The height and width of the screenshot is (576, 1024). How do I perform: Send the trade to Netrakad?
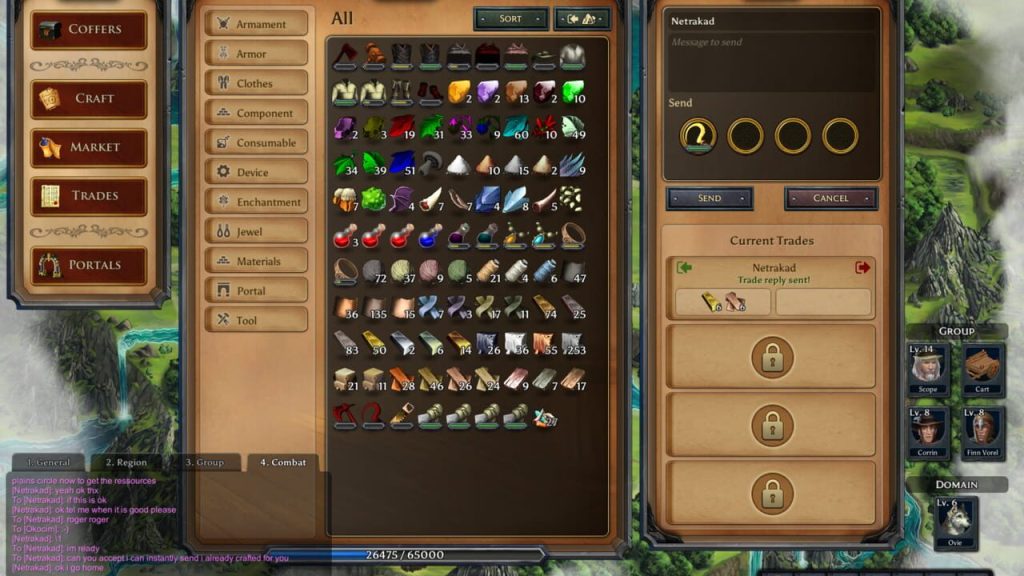(709, 198)
